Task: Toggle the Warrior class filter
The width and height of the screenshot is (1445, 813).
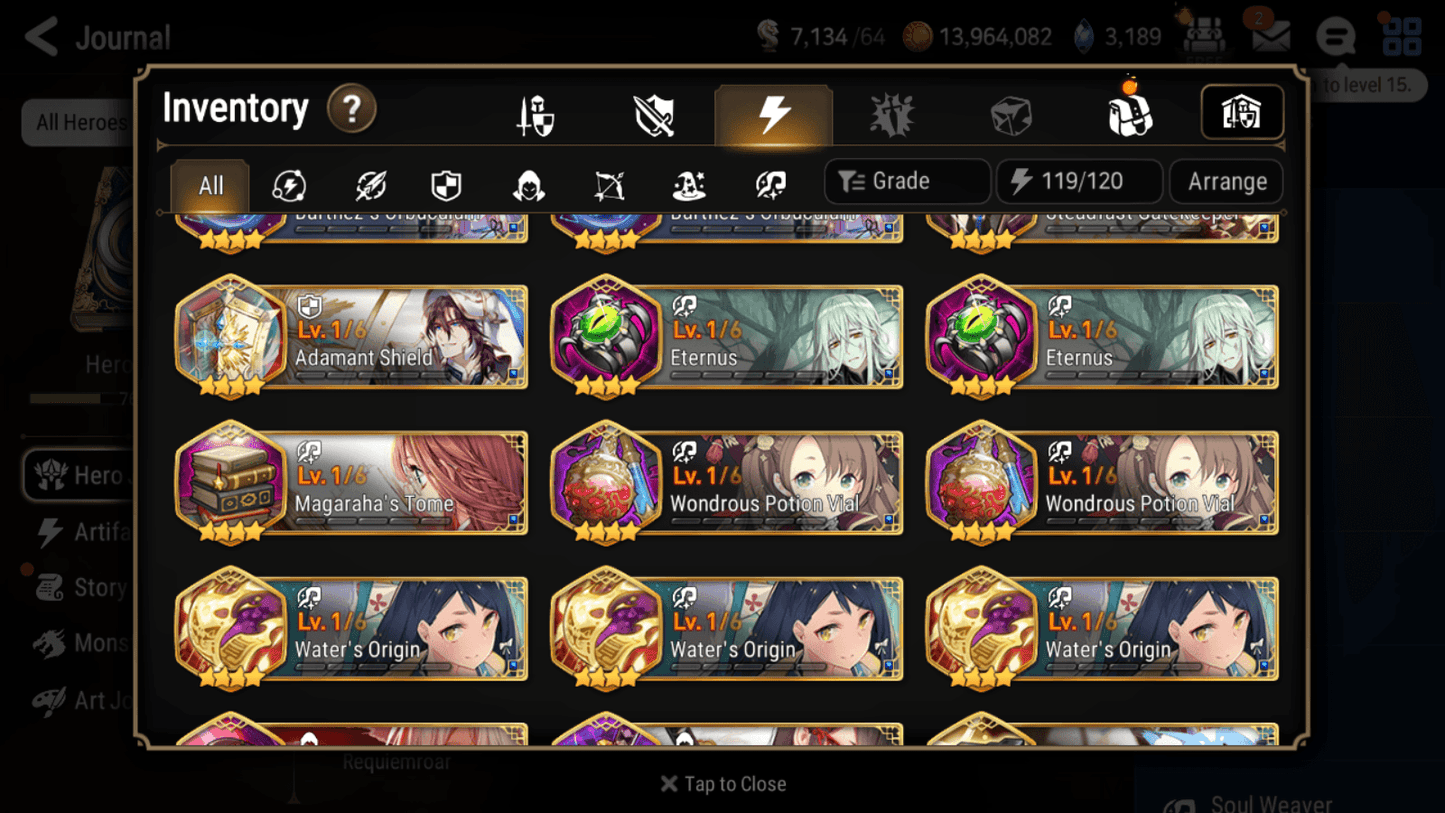Action: [372, 182]
